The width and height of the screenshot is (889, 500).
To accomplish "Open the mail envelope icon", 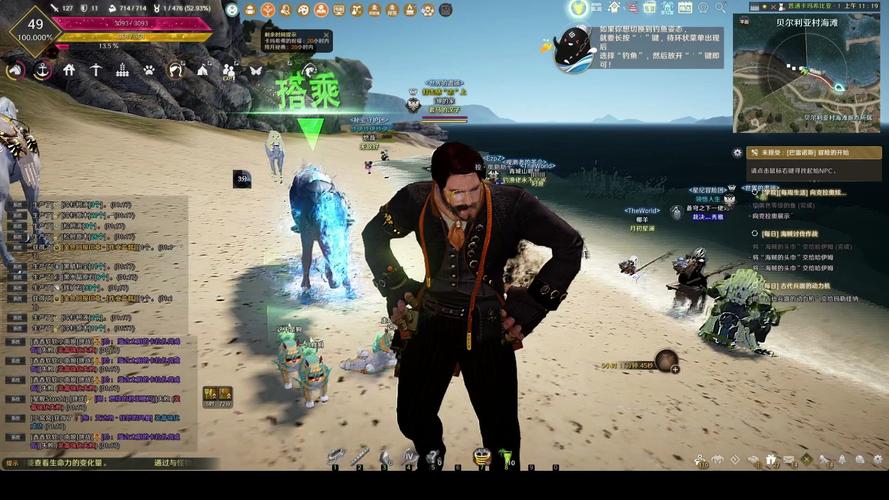I will (x=789, y=460).
